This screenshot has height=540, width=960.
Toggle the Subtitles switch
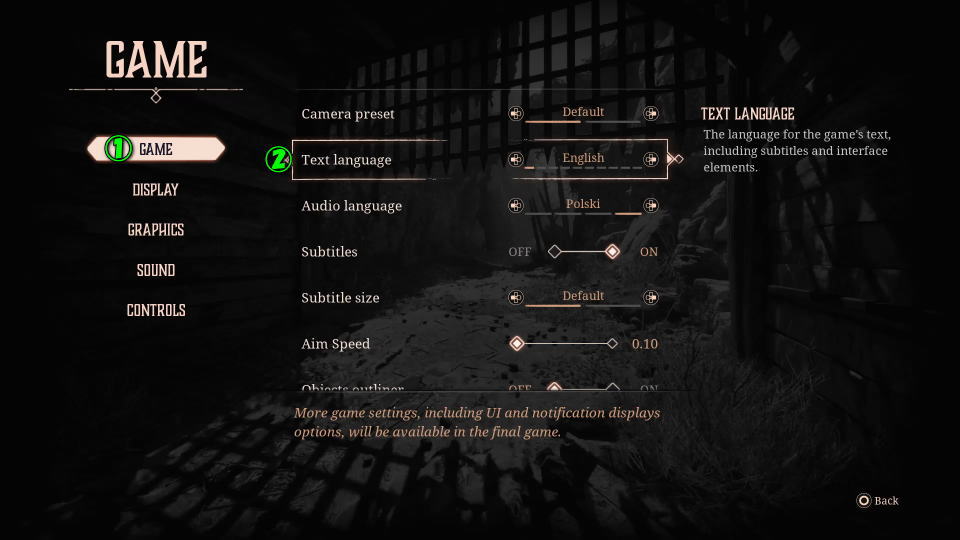pyautogui.click(x=584, y=252)
